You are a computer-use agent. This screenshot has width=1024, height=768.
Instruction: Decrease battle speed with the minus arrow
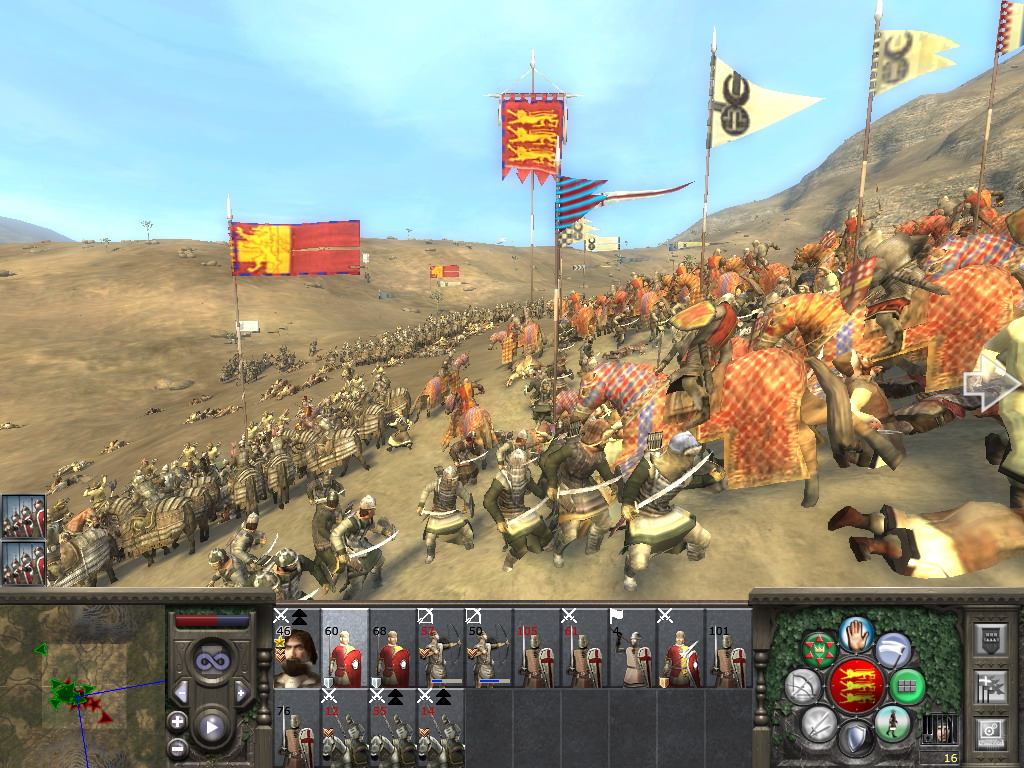tap(181, 692)
